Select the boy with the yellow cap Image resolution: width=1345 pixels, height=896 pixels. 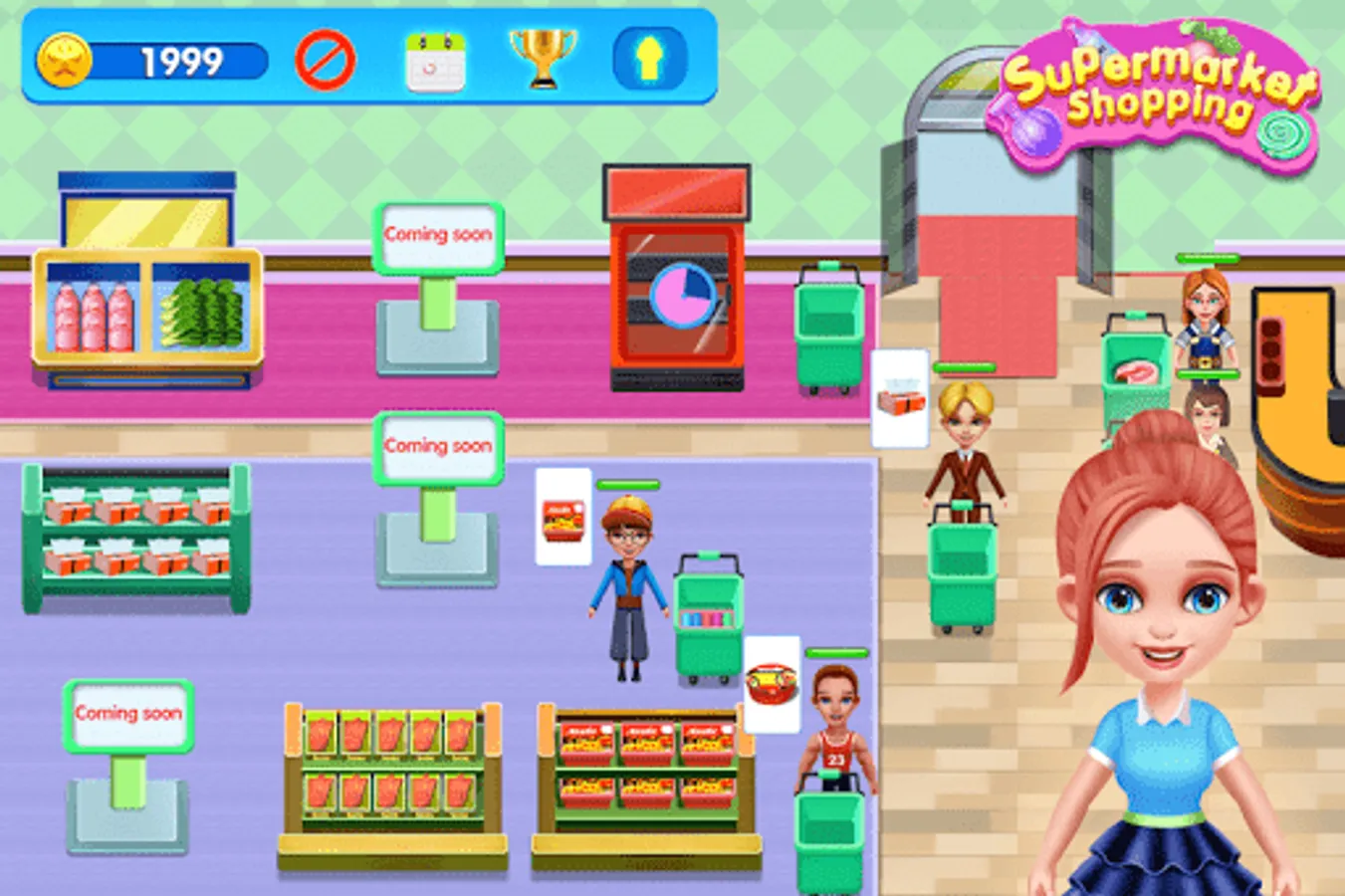(626, 577)
